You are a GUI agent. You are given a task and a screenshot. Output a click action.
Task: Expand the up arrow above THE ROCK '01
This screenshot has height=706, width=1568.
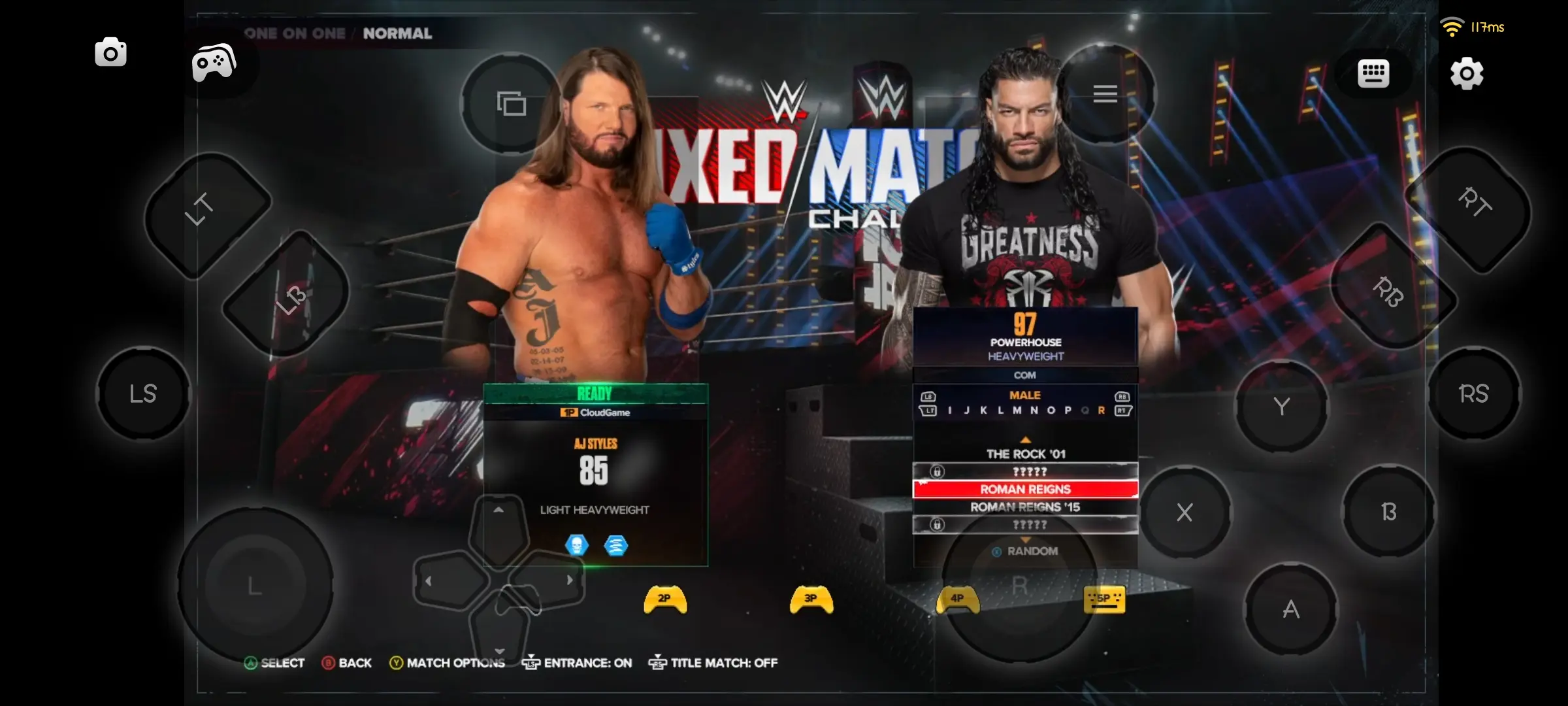click(x=1025, y=439)
